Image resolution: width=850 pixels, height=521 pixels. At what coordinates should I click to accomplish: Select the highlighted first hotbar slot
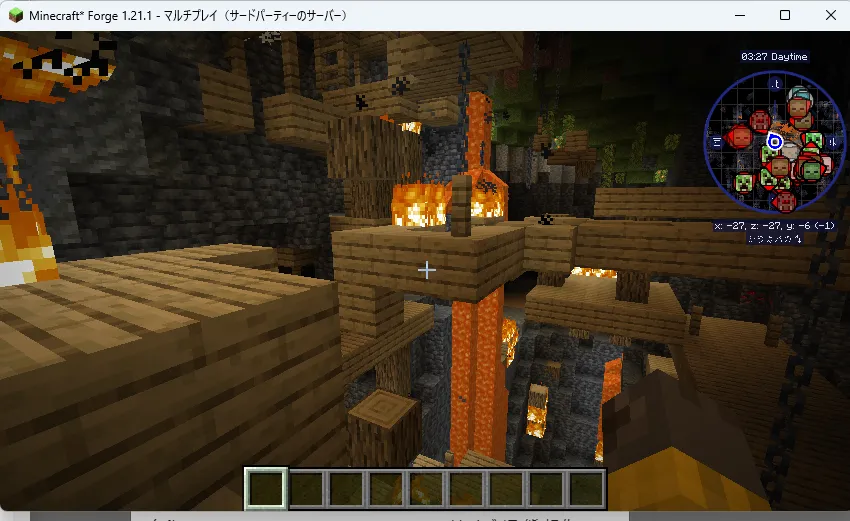[x=267, y=489]
